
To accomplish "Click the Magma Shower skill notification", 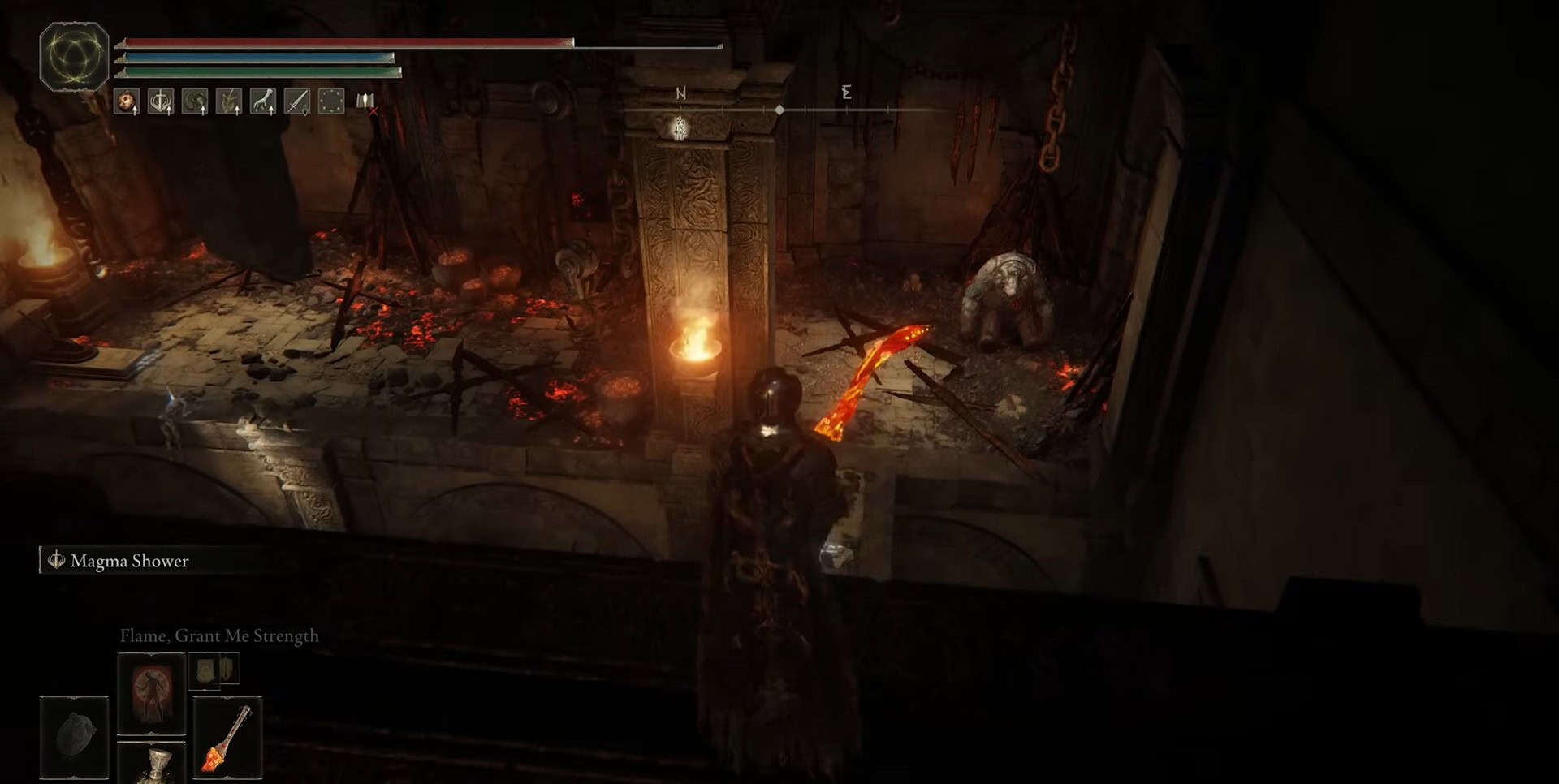I will tap(129, 561).
